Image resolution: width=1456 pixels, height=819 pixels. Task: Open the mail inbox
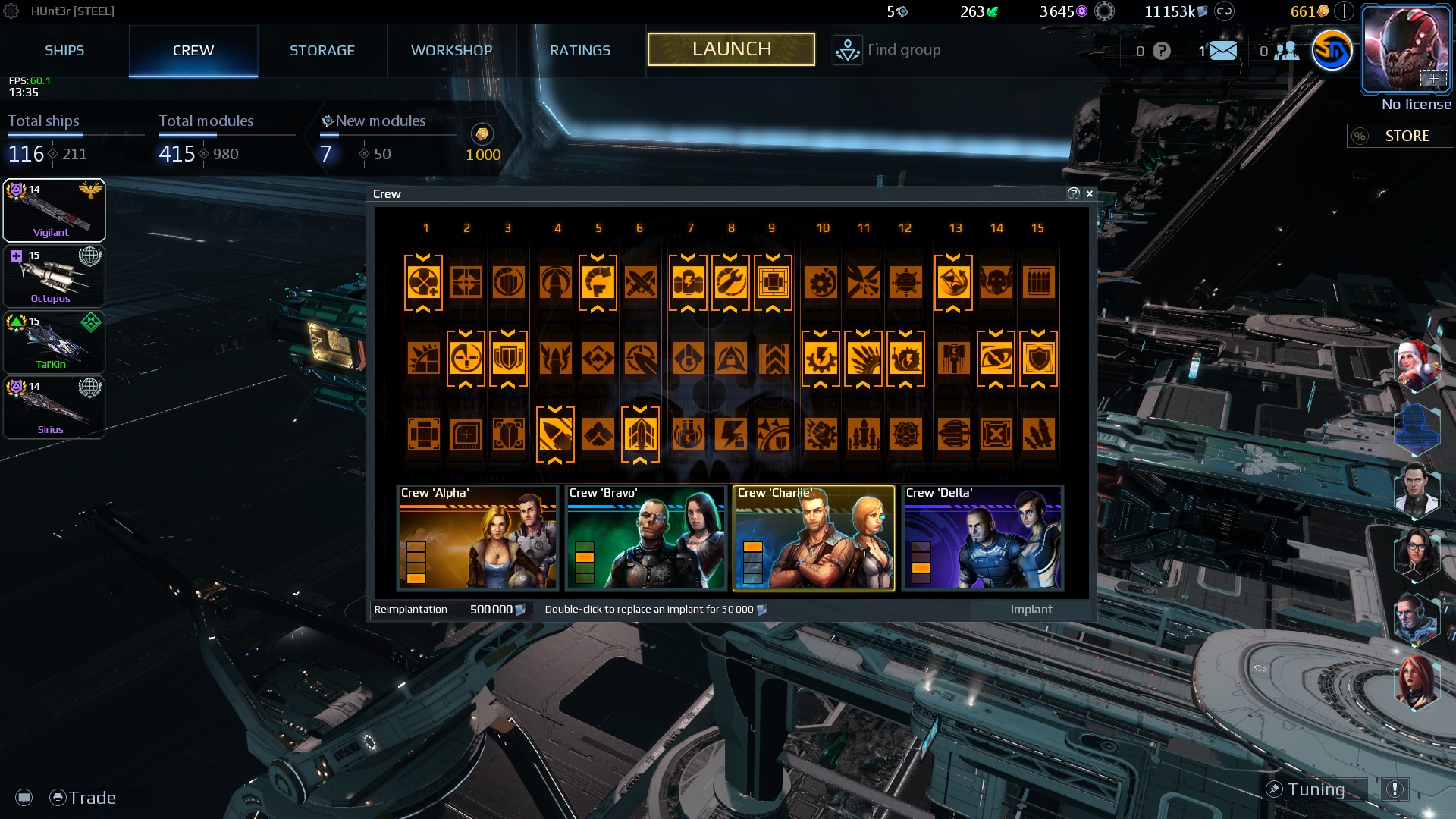tap(1222, 51)
